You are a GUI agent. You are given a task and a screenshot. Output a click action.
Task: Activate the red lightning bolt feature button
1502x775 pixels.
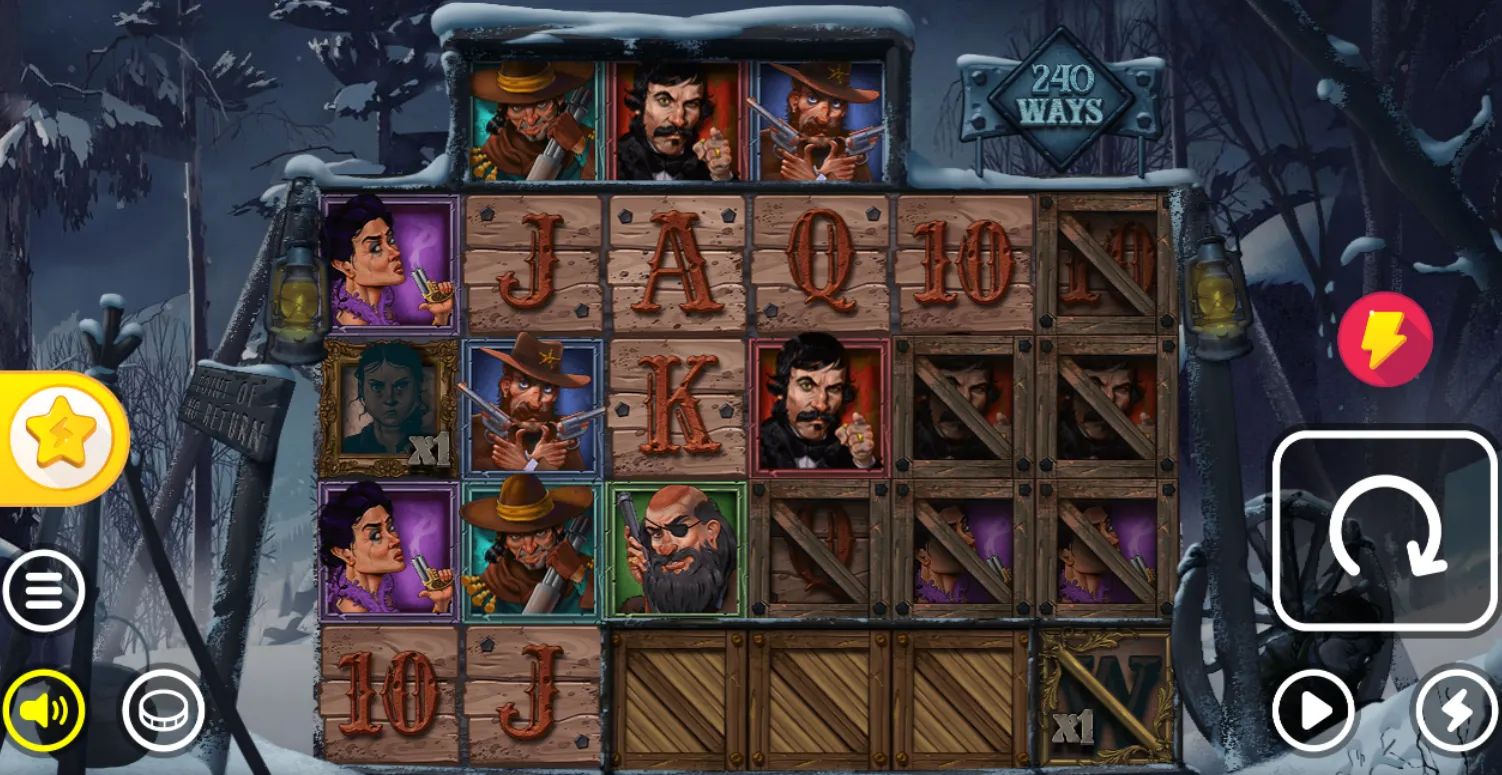tap(1385, 339)
